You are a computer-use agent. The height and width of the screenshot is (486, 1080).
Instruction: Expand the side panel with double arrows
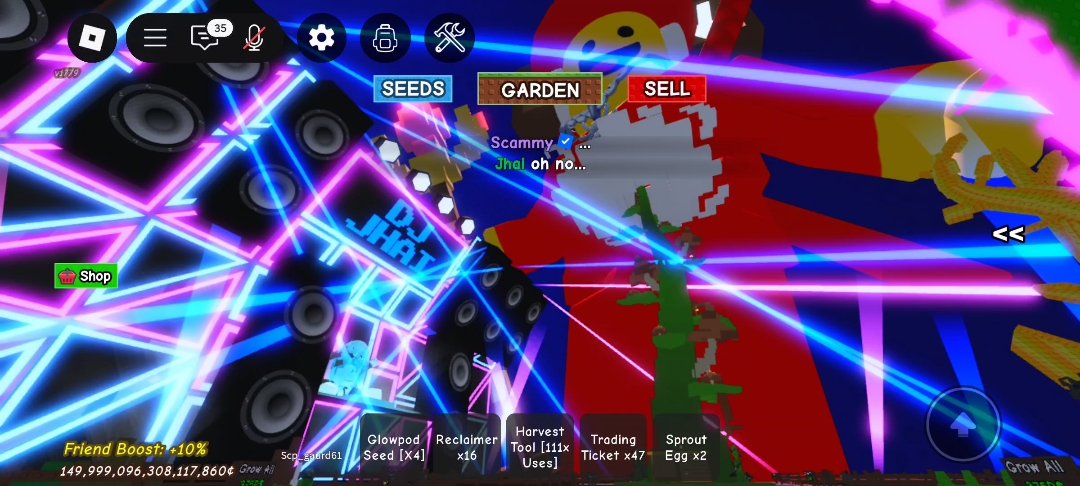click(1007, 235)
